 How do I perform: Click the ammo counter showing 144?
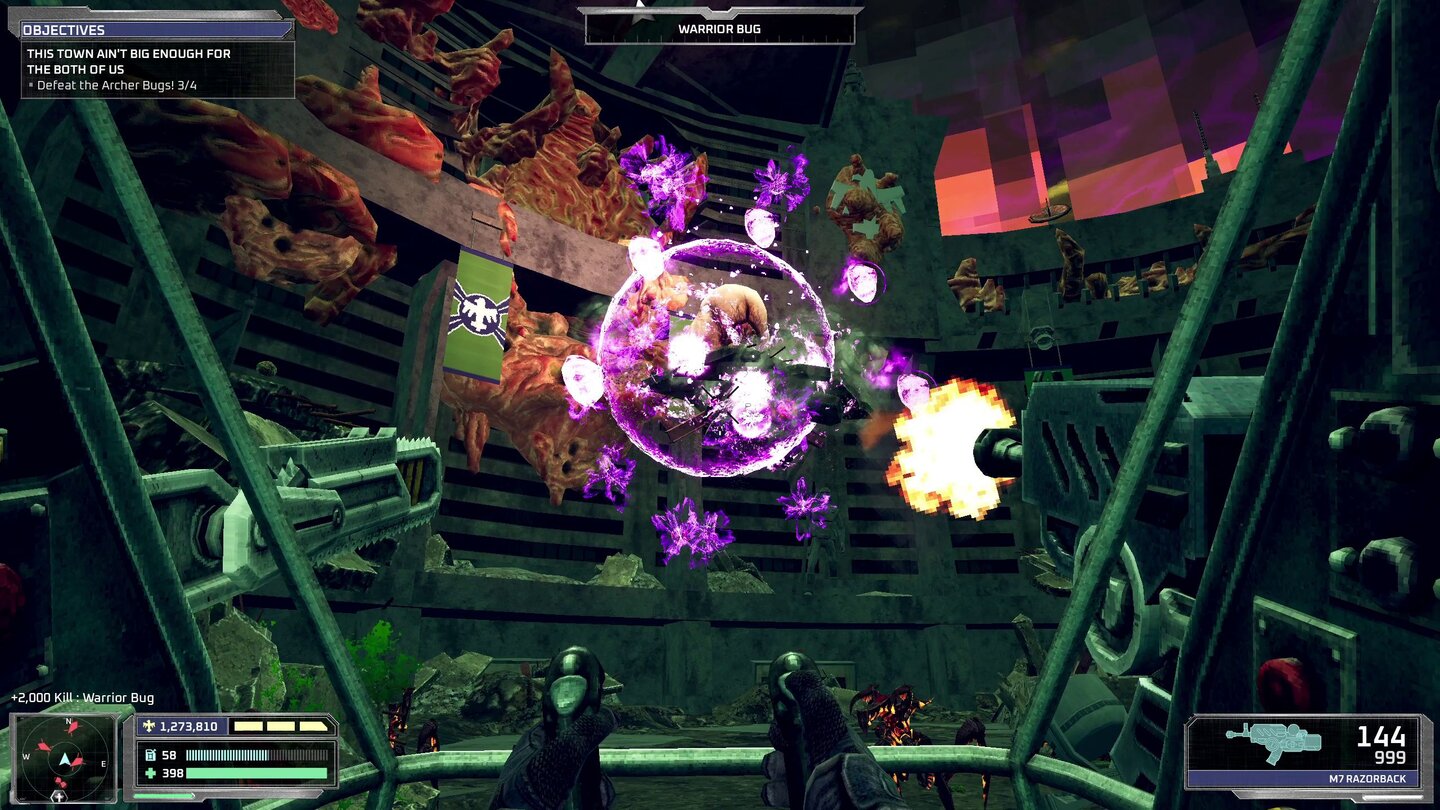tap(1379, 736)
